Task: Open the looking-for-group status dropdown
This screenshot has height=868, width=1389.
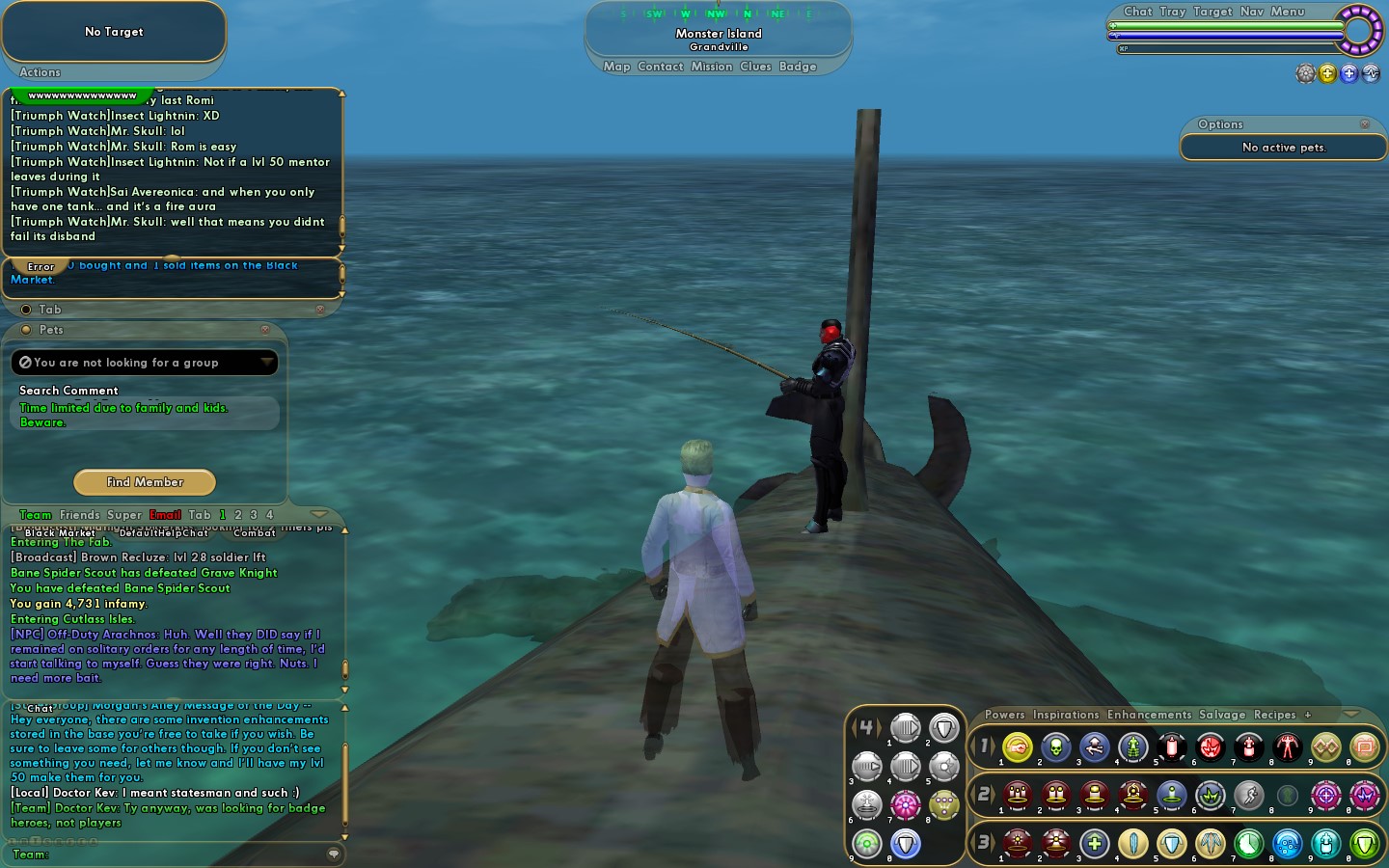Action: (266, 363)
